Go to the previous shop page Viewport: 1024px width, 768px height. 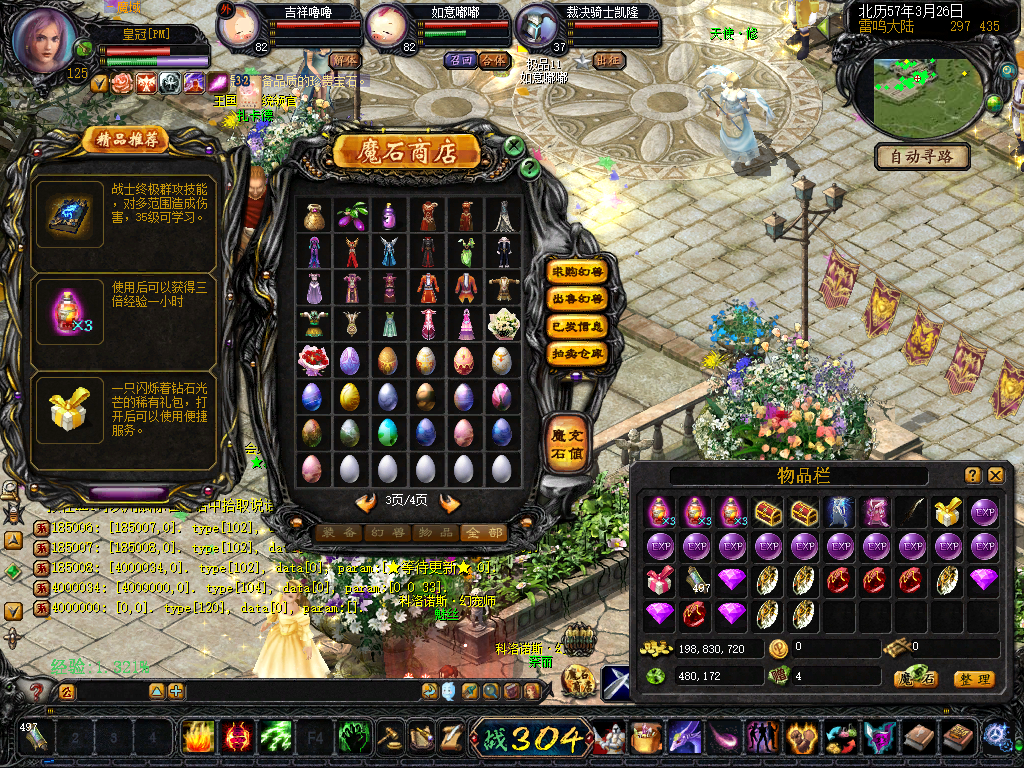[x=366, y=501]
